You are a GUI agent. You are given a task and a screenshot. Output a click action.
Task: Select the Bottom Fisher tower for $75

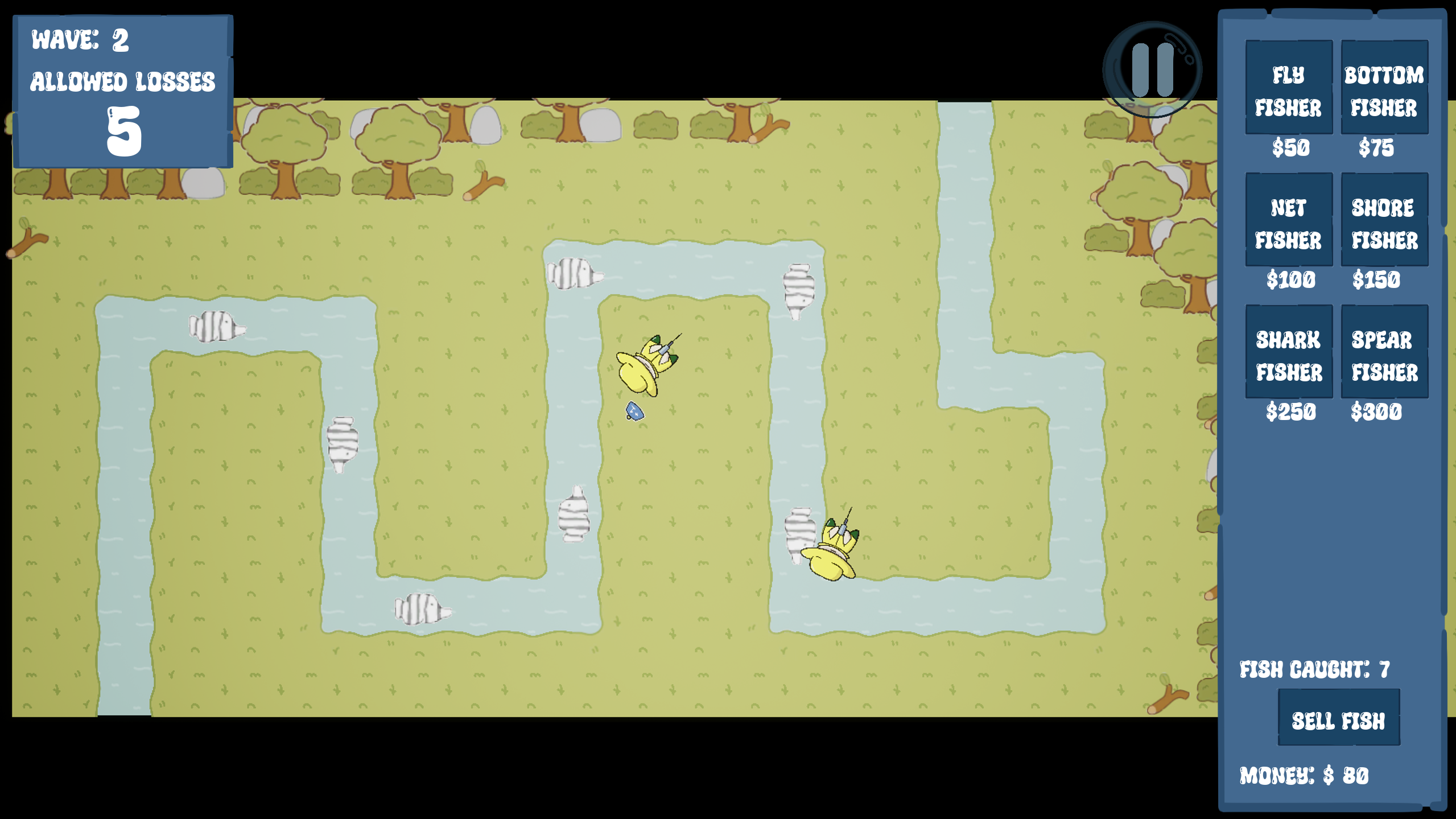tap(1384, 88)
